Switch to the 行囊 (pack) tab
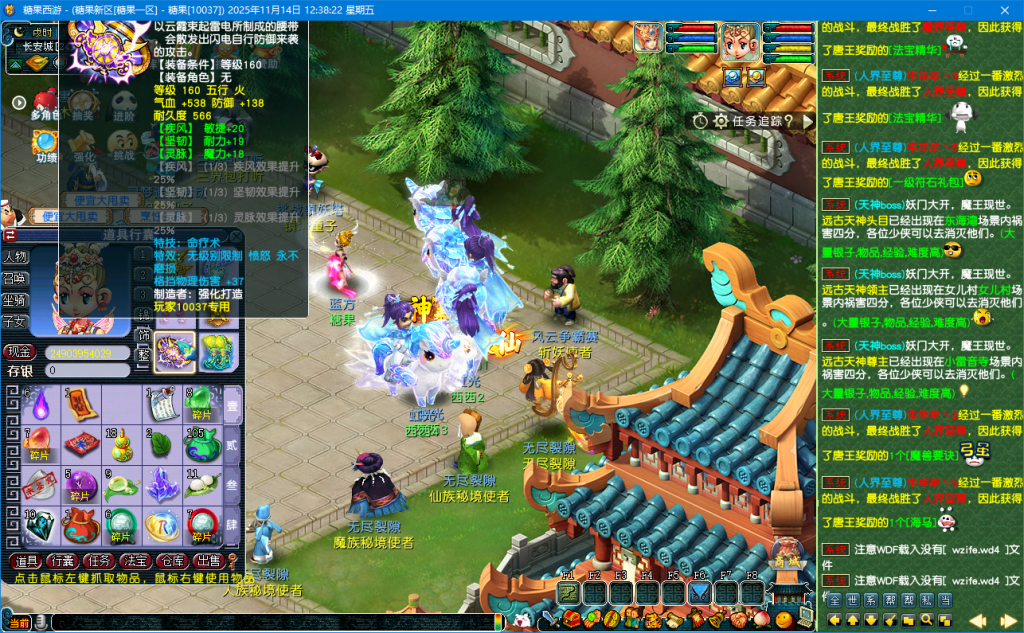Viewport: 1024px width, 633px height. tap(63, 561)
